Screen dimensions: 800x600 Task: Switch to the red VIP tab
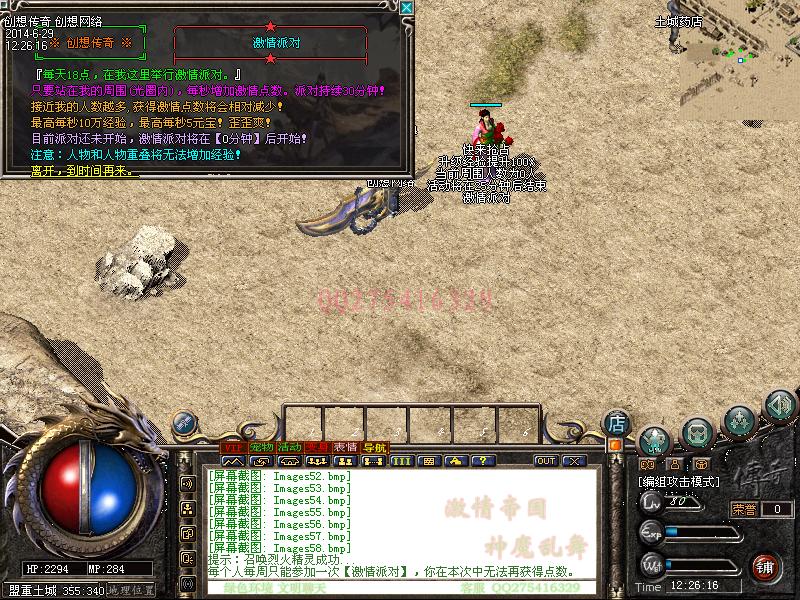[232, 447]
